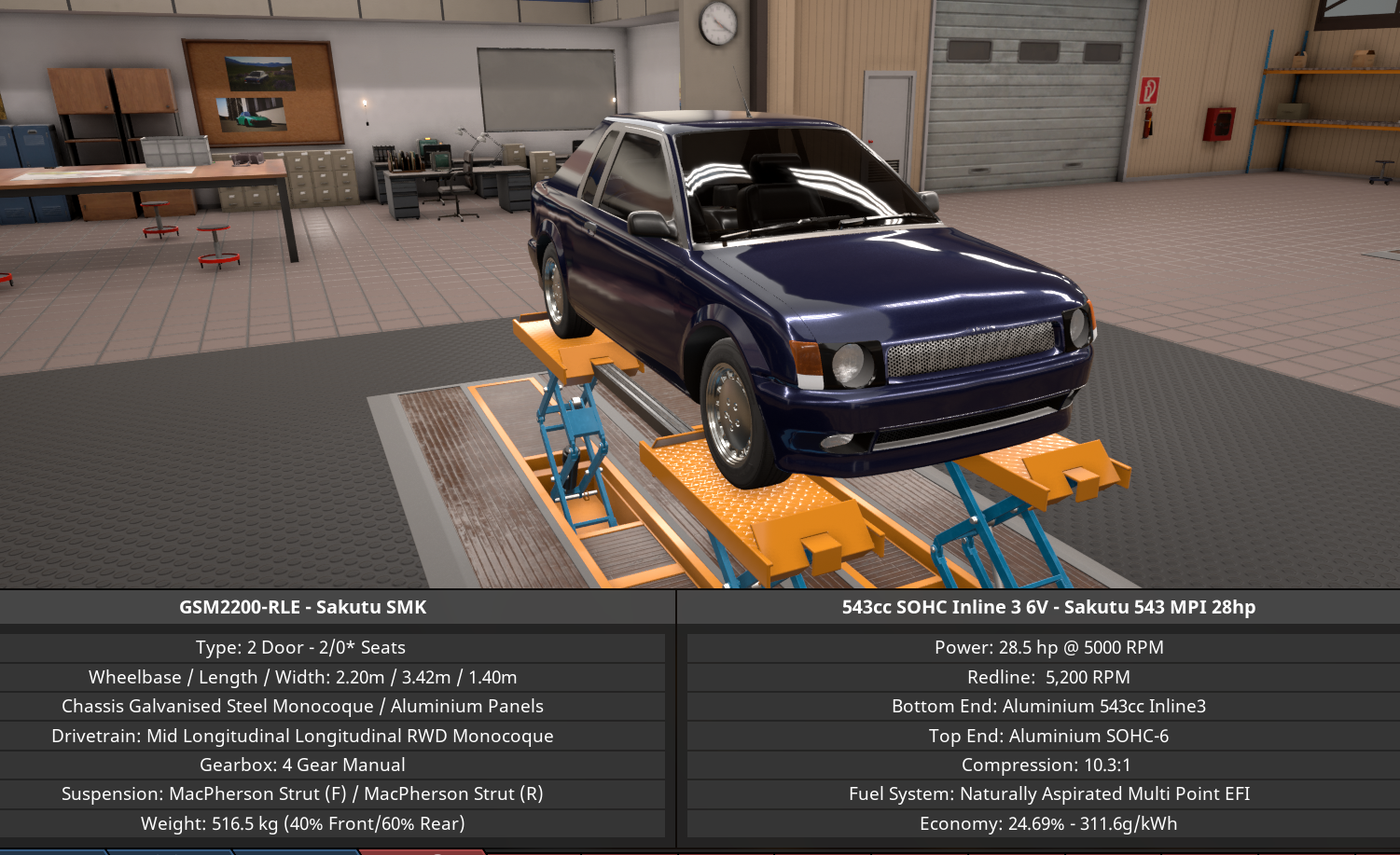This screenshot has height=855, width=1400.
Task: Click the Wheelbase / Length / Width stat row
Action: pyautogui.click(x=303, y=677)
